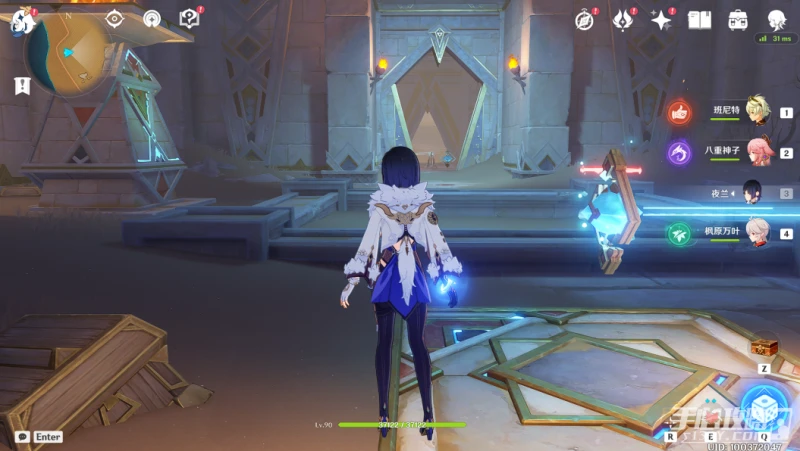Open the compass events icon
Screen dimensions: 800x451
click(586, 19)
